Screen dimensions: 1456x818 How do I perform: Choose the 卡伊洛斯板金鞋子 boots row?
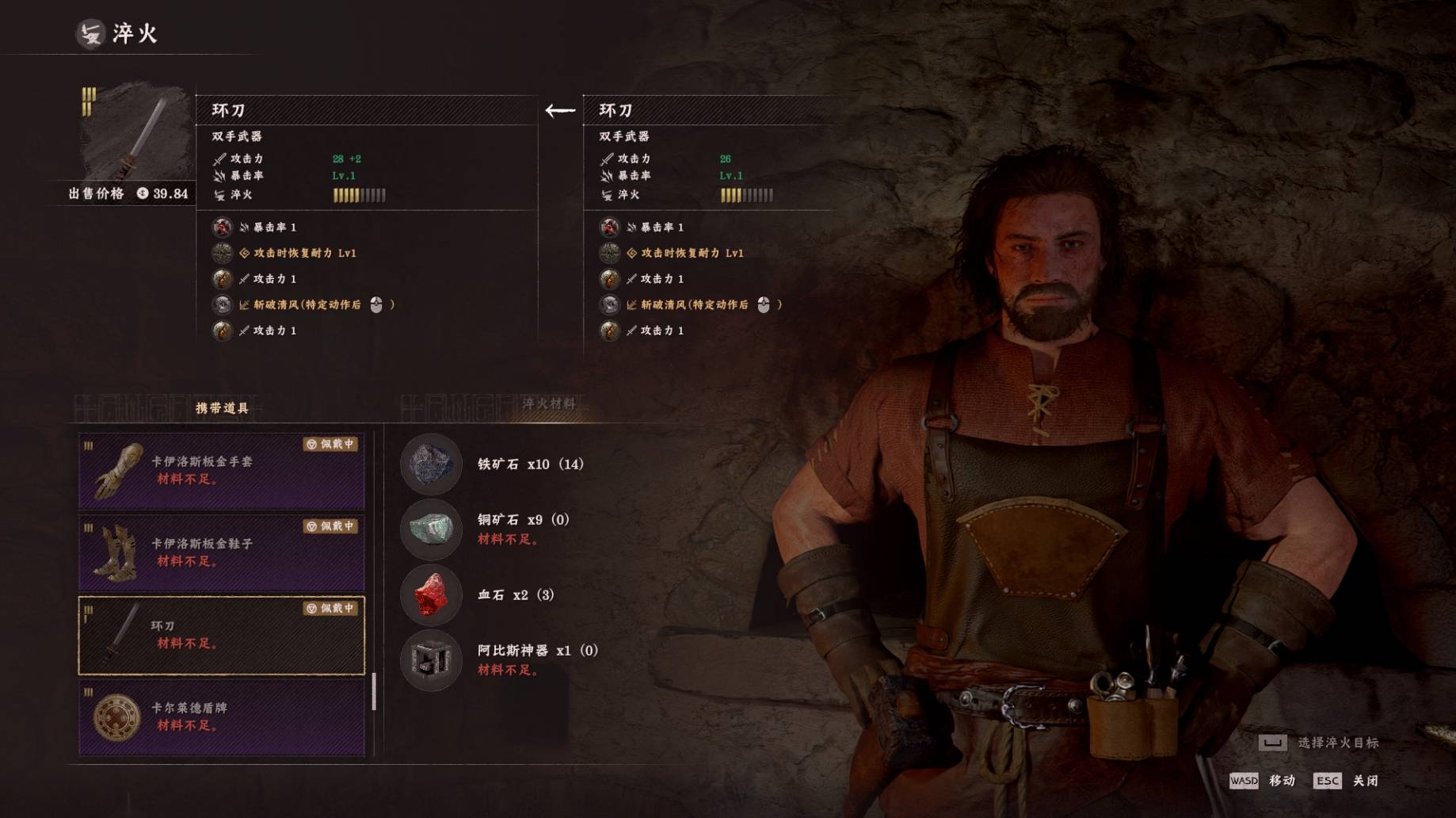coord(221,553)
